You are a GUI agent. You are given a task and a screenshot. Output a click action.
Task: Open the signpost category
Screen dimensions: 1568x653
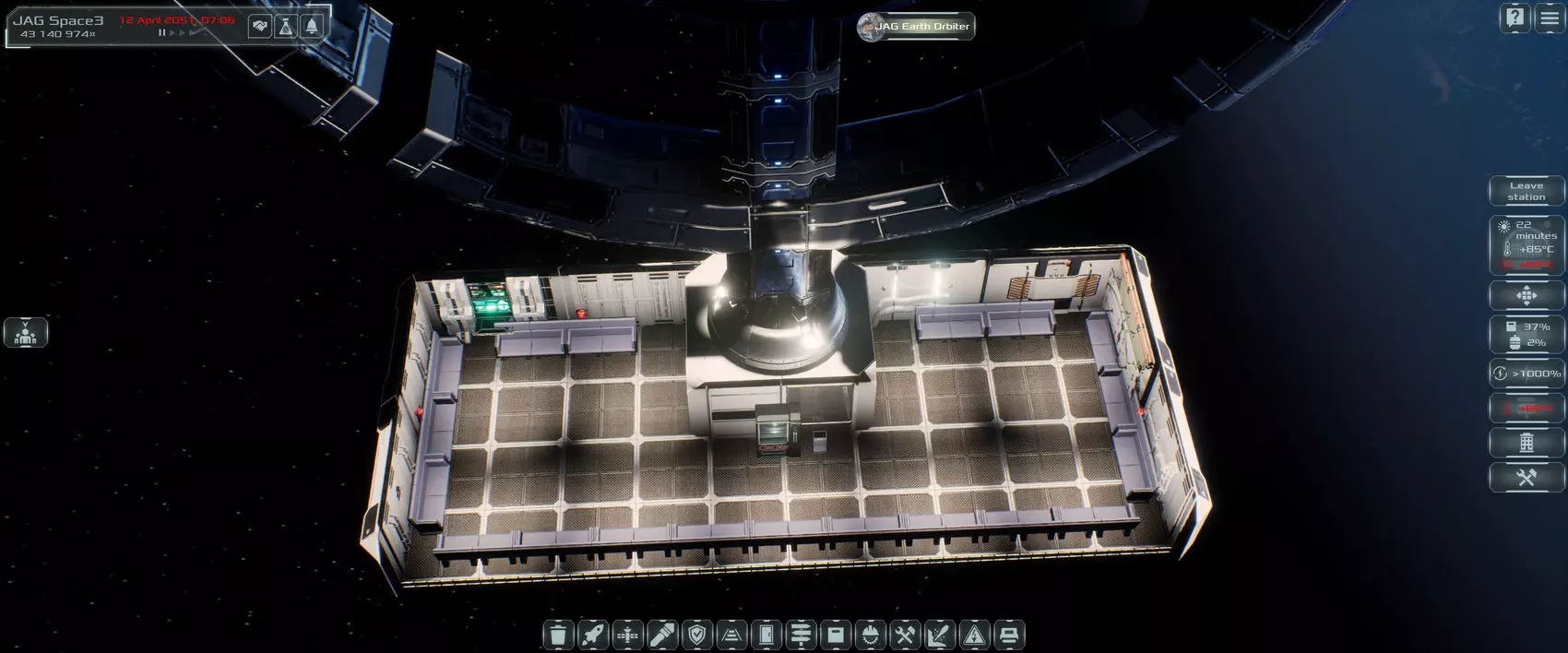tap(802, 635)
